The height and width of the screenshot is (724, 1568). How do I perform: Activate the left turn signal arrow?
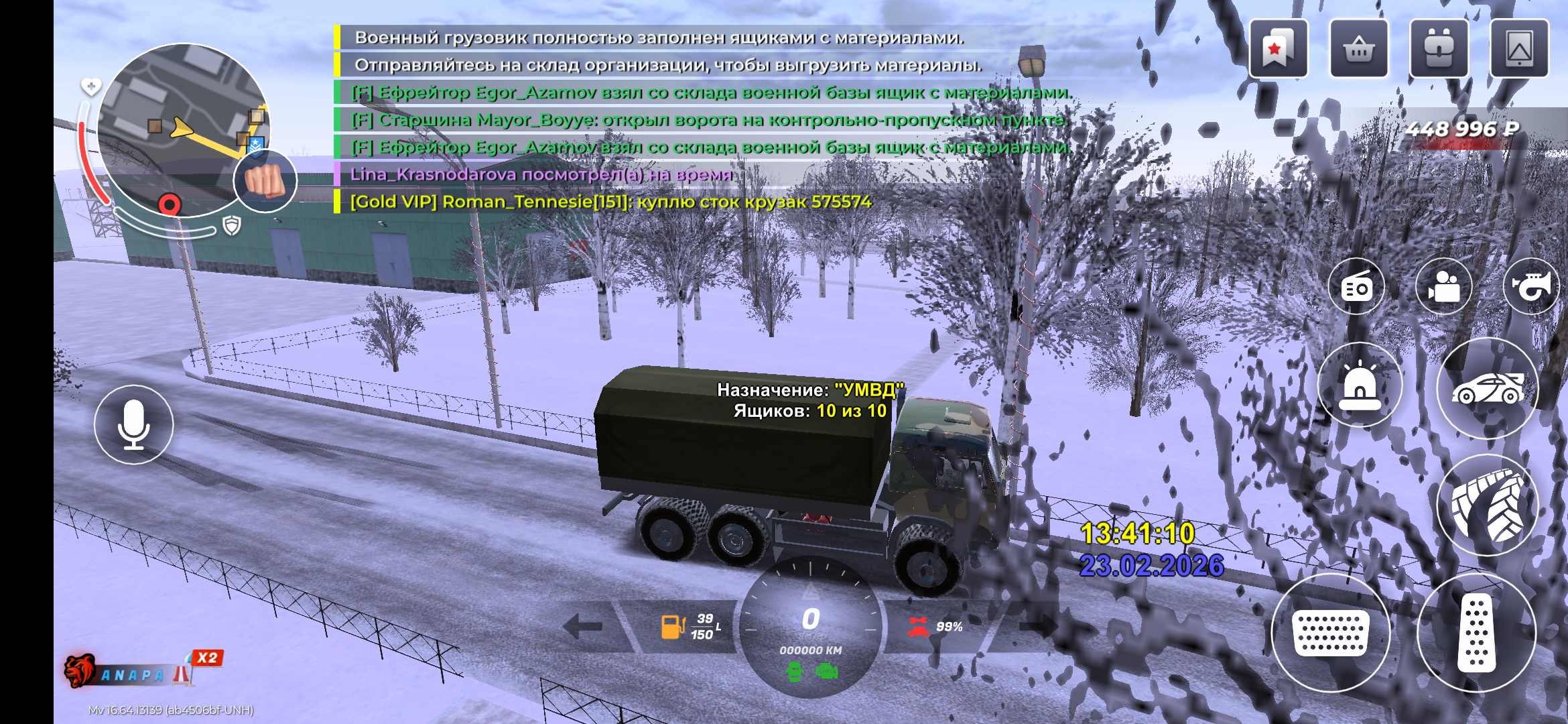point(583,627)
